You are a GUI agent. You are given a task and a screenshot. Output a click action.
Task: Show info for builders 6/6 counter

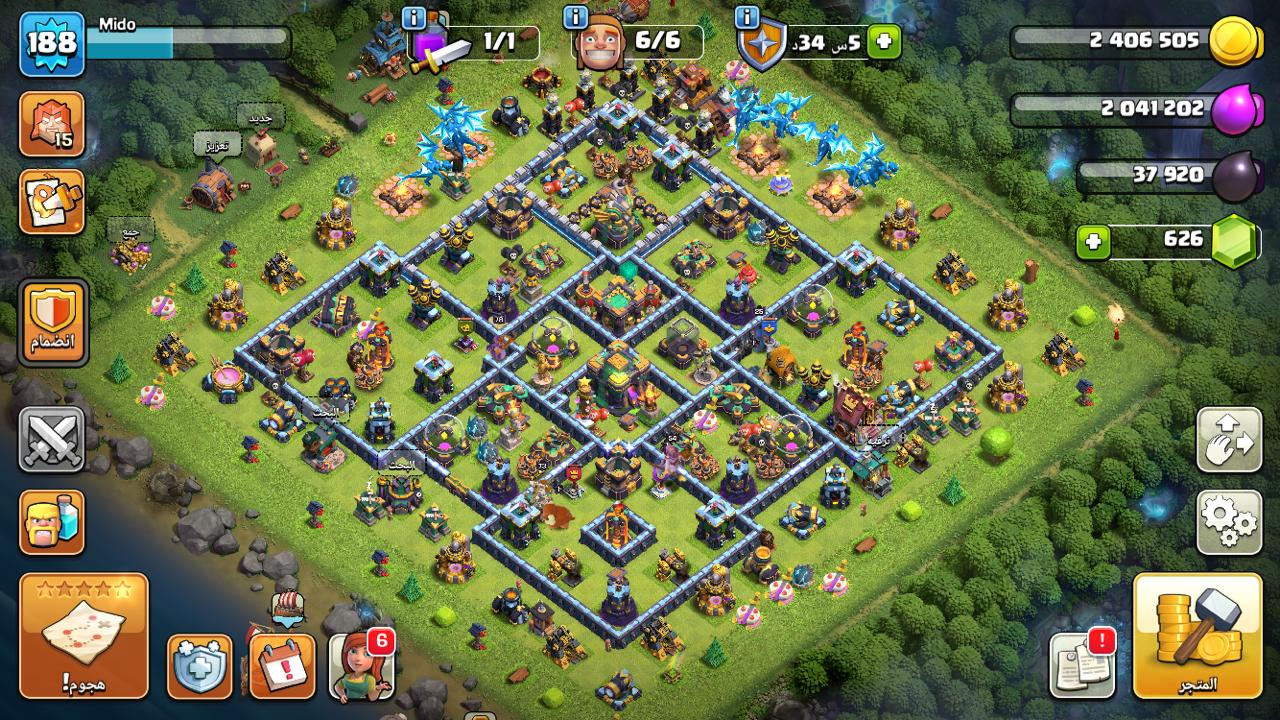[x=576, y=18]
